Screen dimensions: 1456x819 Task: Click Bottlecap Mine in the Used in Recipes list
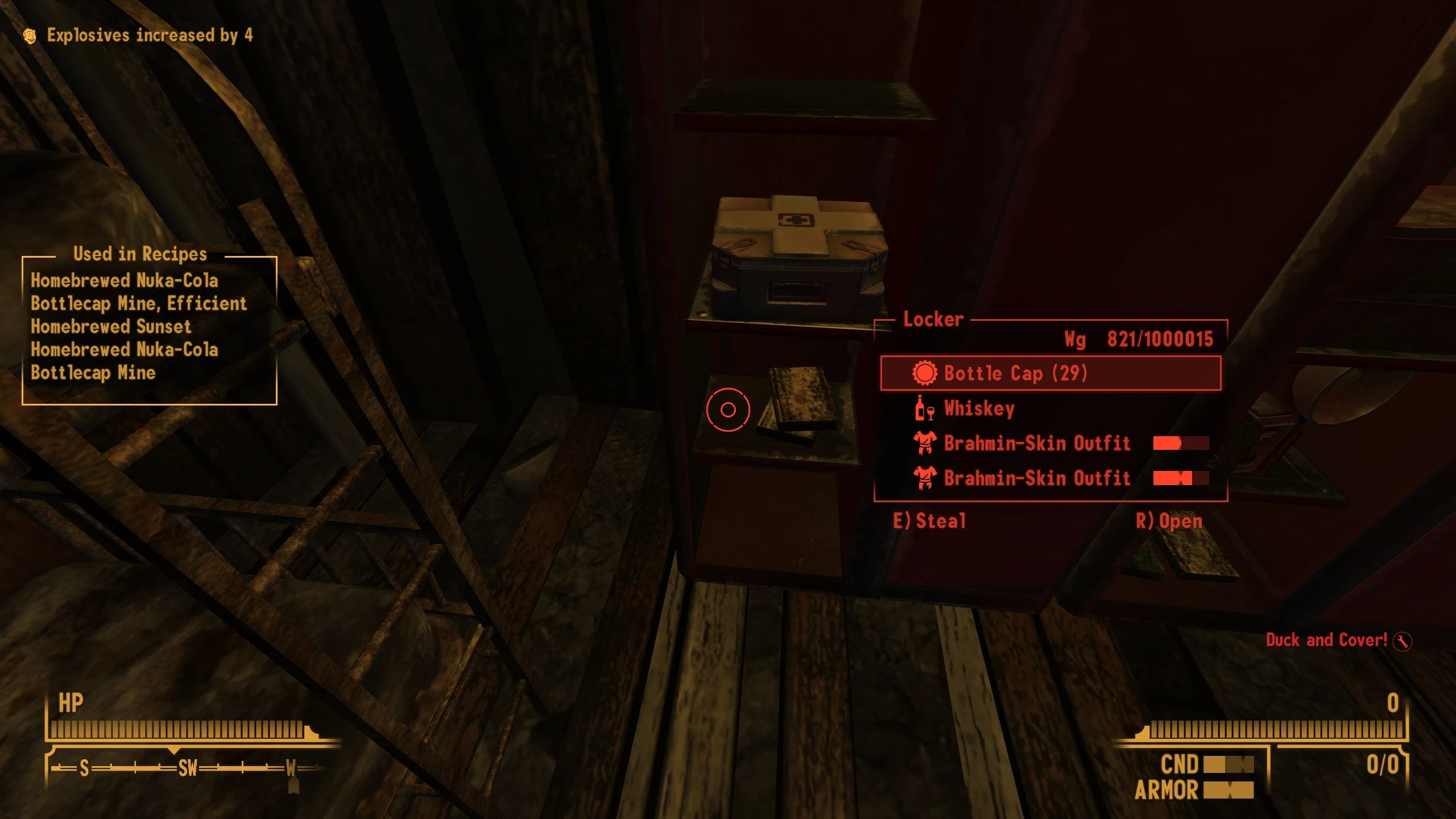point(94,374)
